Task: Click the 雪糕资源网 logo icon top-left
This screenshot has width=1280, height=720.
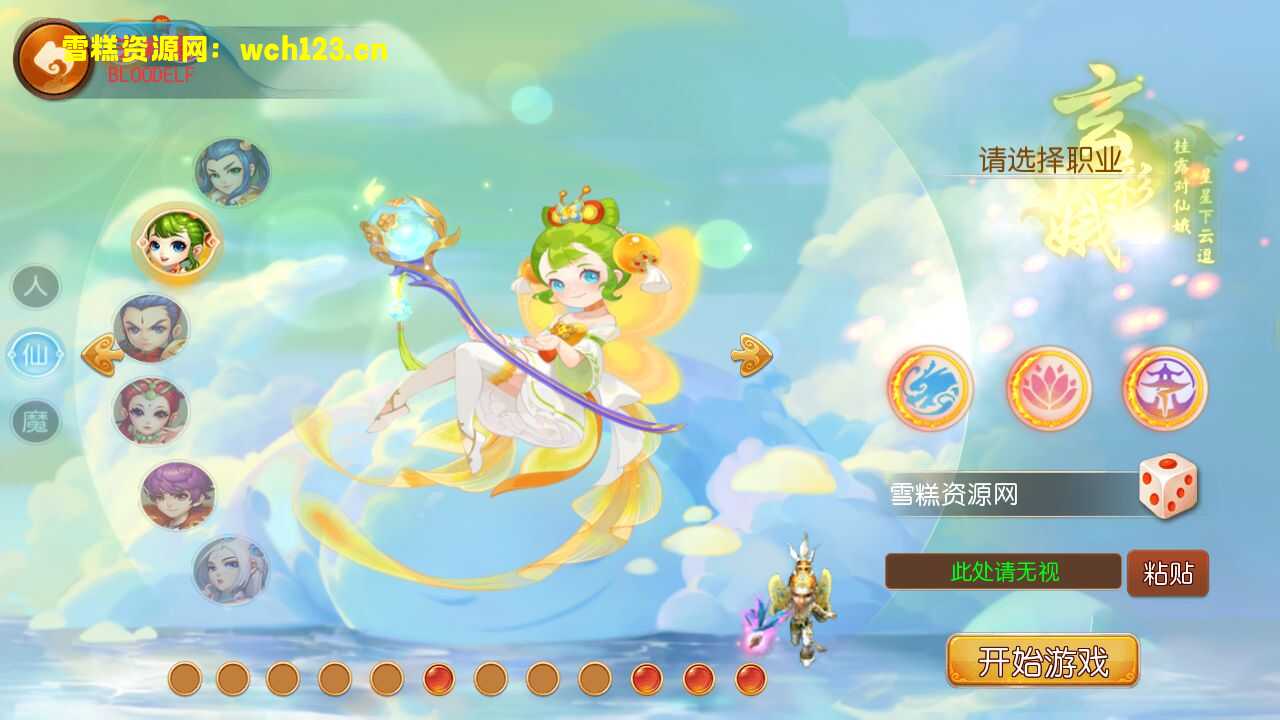Action: click(x=50, y=55)
